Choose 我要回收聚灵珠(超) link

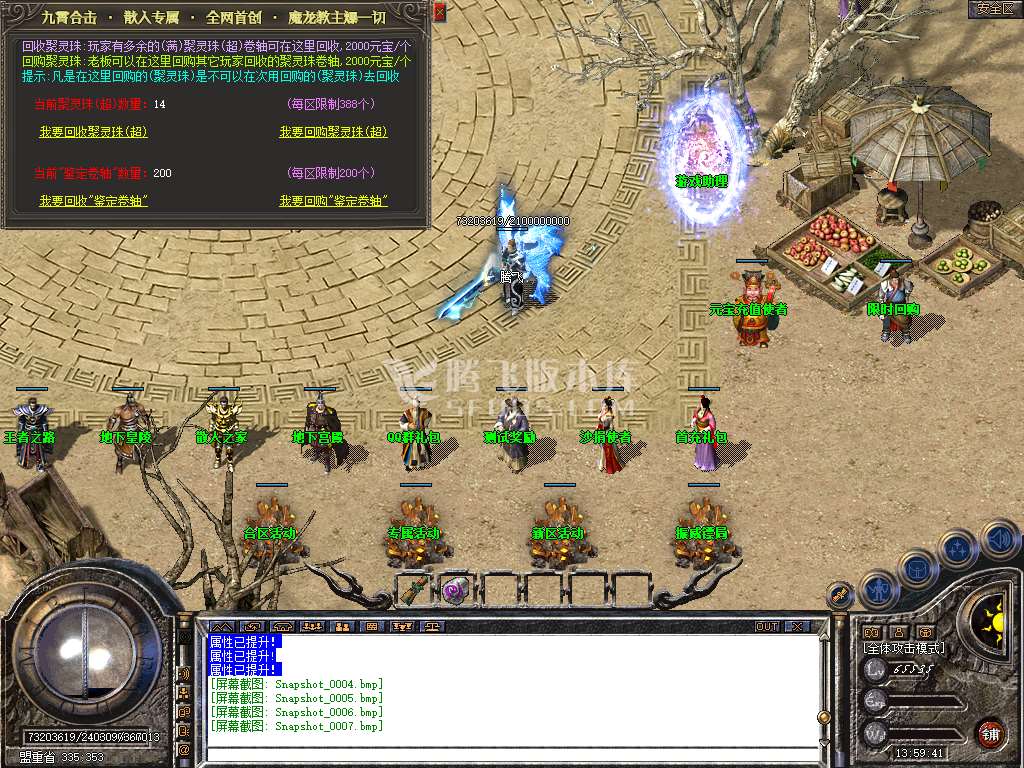coord(94,132)
